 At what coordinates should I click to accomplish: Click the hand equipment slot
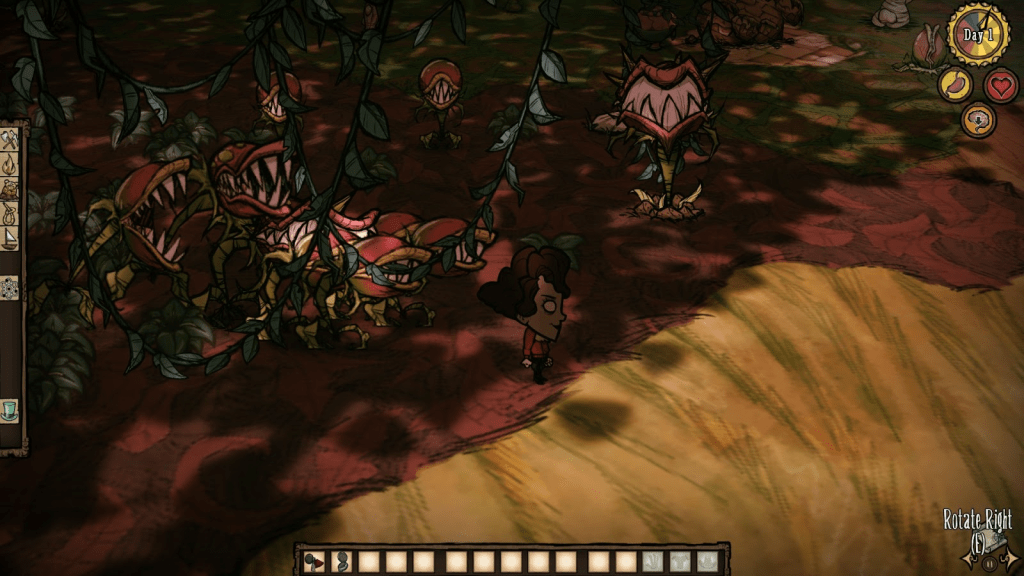[x=653, y=561]
